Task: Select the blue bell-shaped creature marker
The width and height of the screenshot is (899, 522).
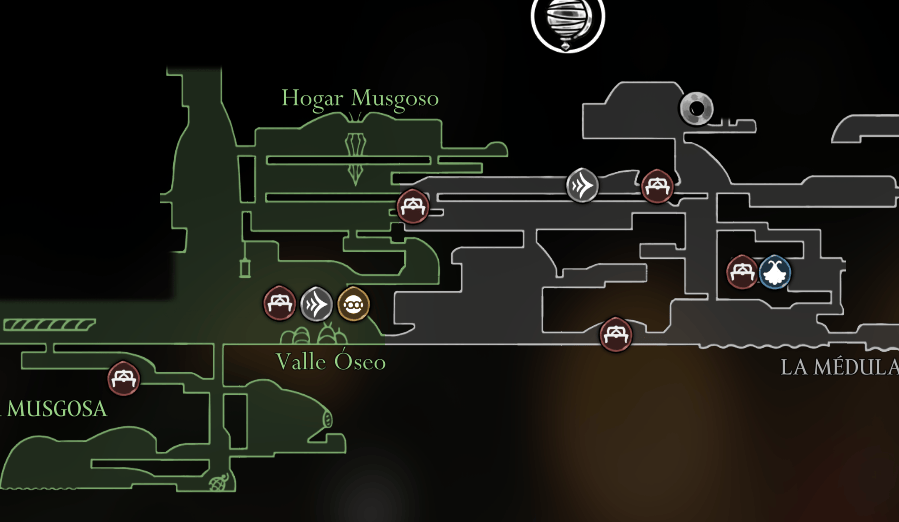Action: [x=775, y=272]
